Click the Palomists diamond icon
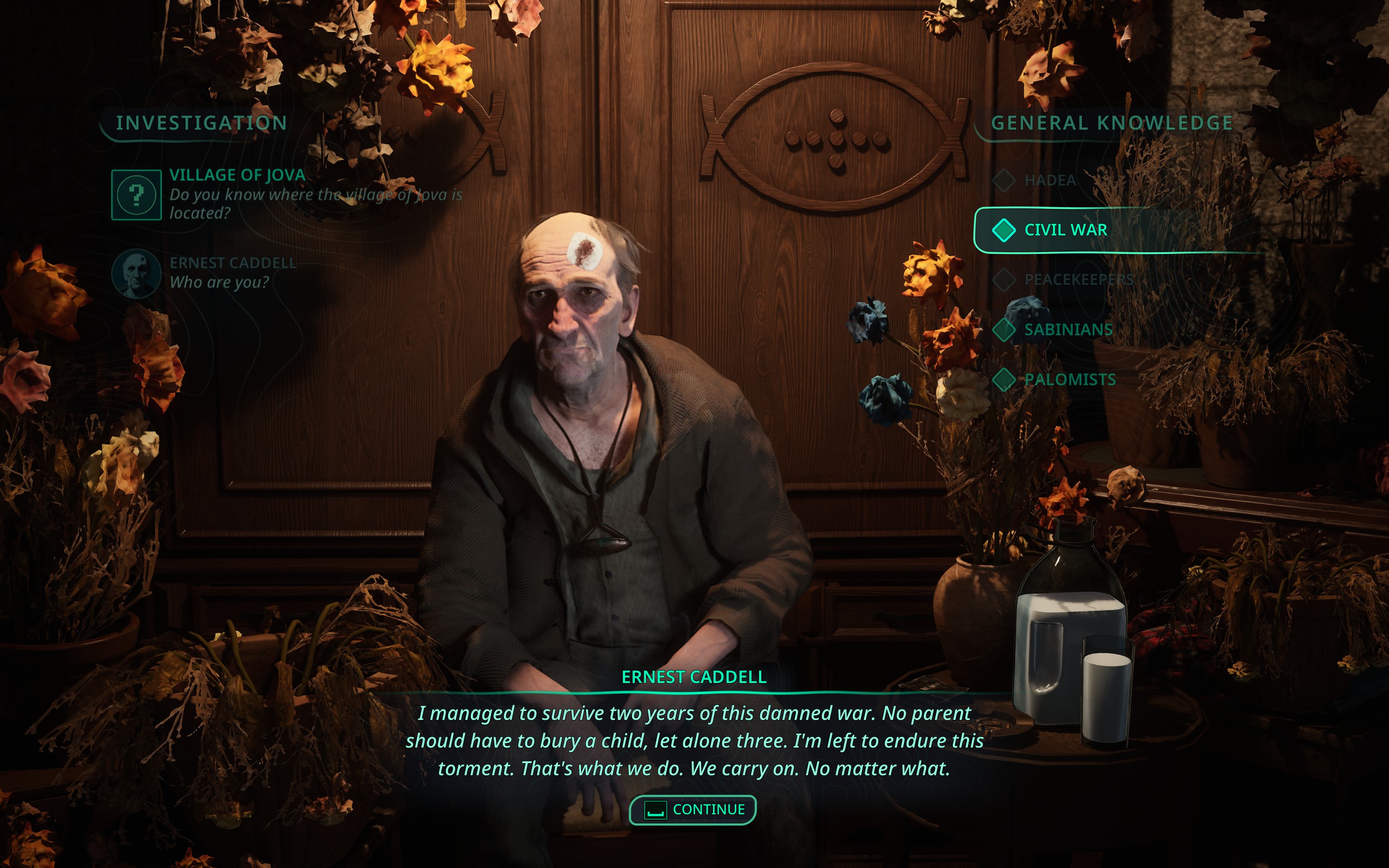Image resolution: width=1389 pixels, height=868 pixels. (1004, 379)
